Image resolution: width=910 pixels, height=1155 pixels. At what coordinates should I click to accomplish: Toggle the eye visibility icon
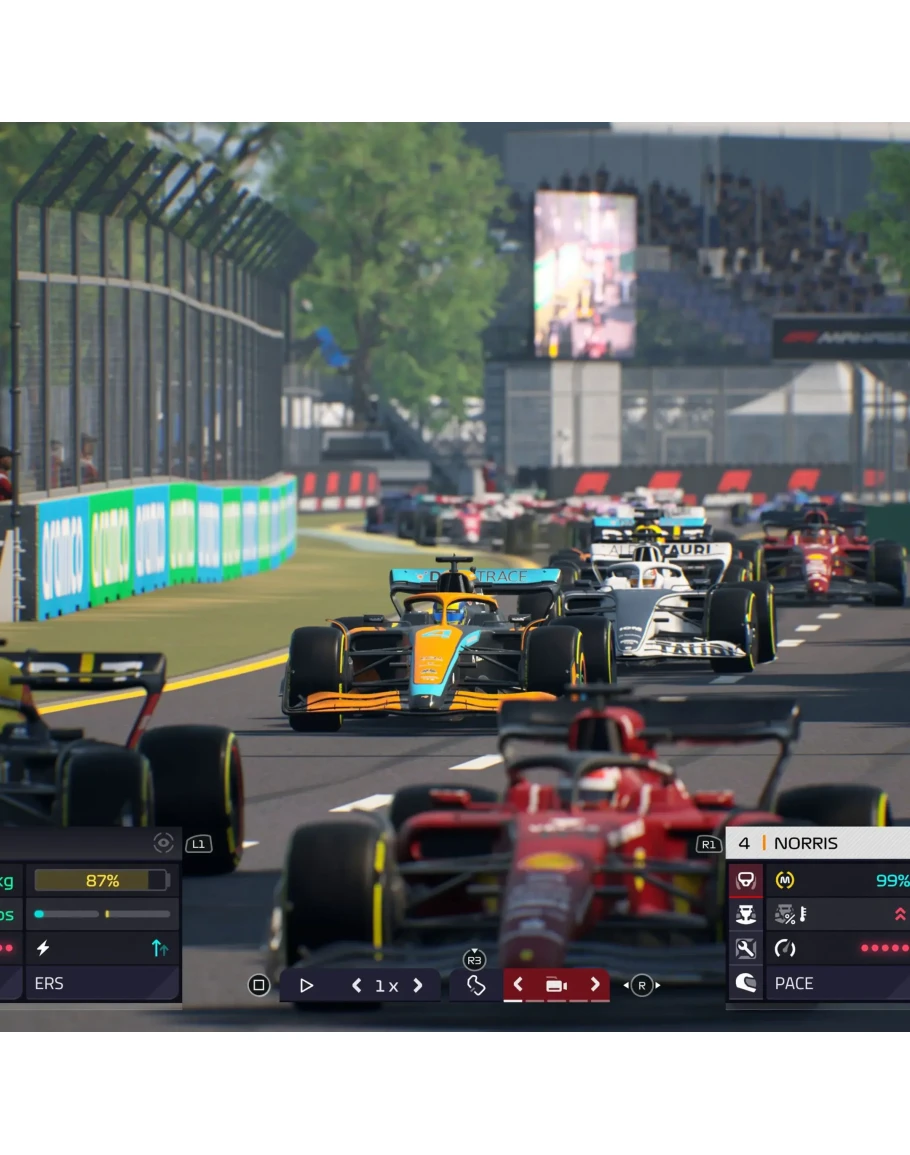164,843
